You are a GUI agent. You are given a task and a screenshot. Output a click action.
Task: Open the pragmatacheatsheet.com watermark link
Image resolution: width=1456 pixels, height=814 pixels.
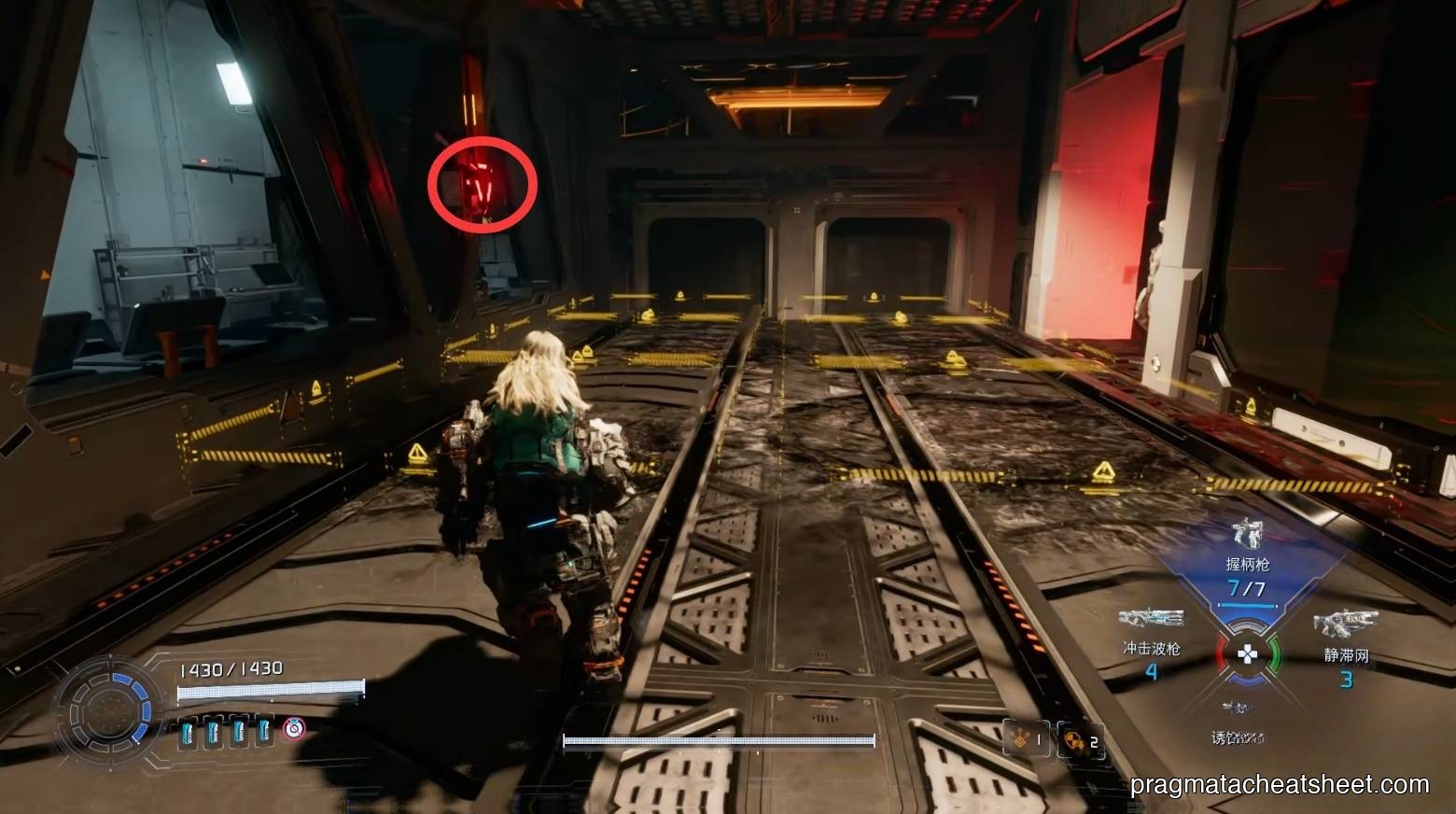pyautogui.click(x=1279, y=785)
